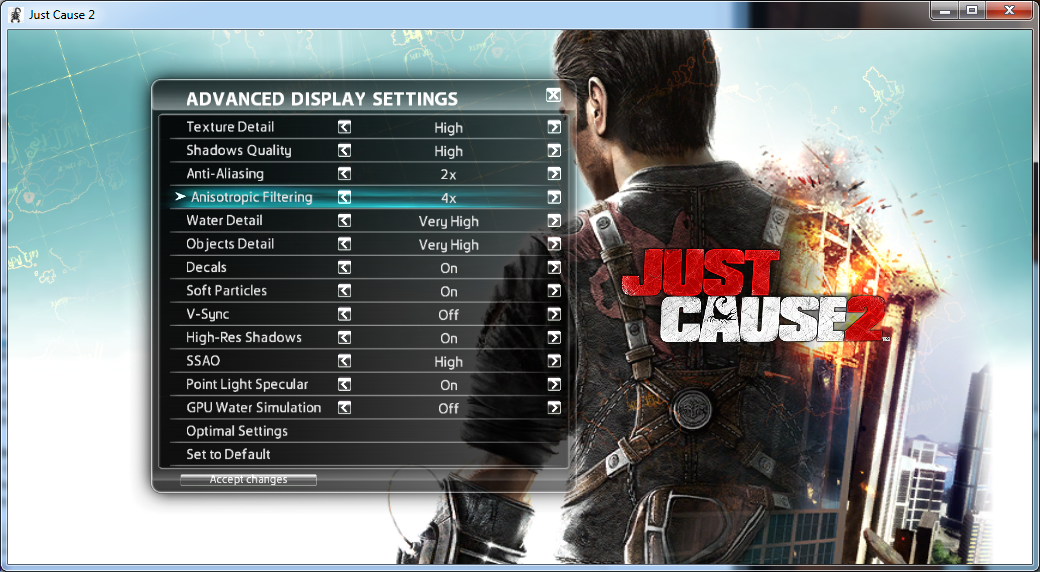Close the Advanced Display Settings panel
1040x572 pixels.
point(553,96)
